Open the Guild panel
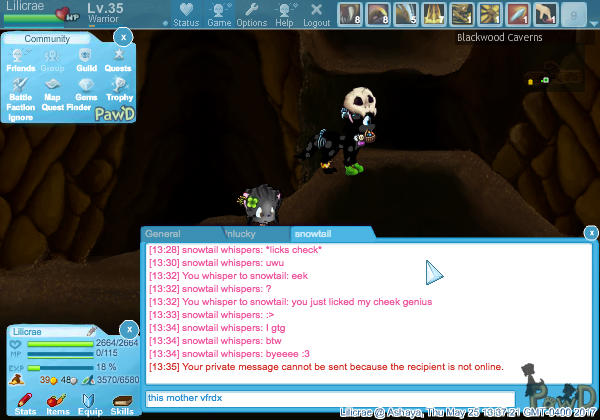 (x=86, y=61)
